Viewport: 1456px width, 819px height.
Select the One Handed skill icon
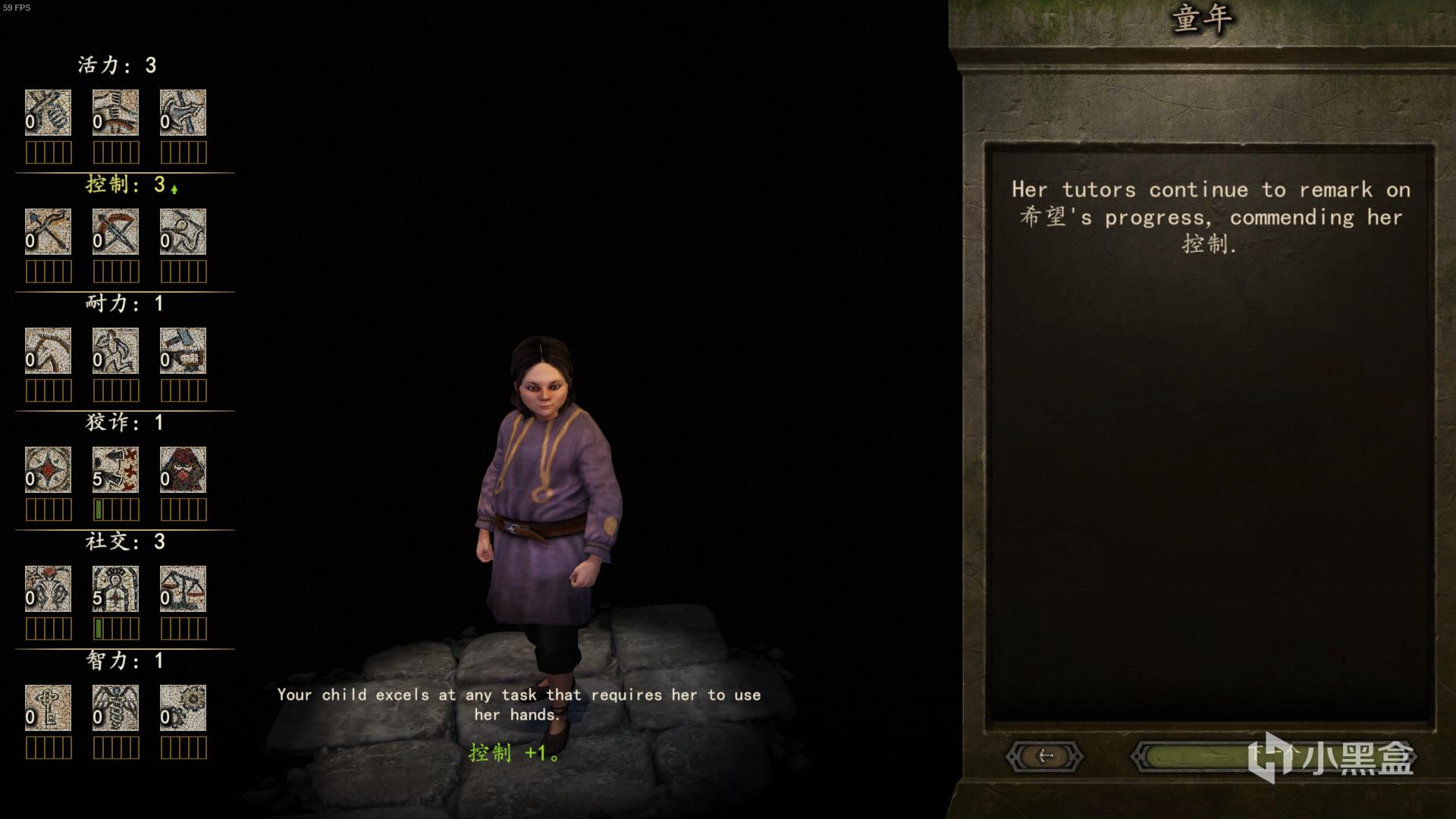pyautogui.click(x=48, y=113)
